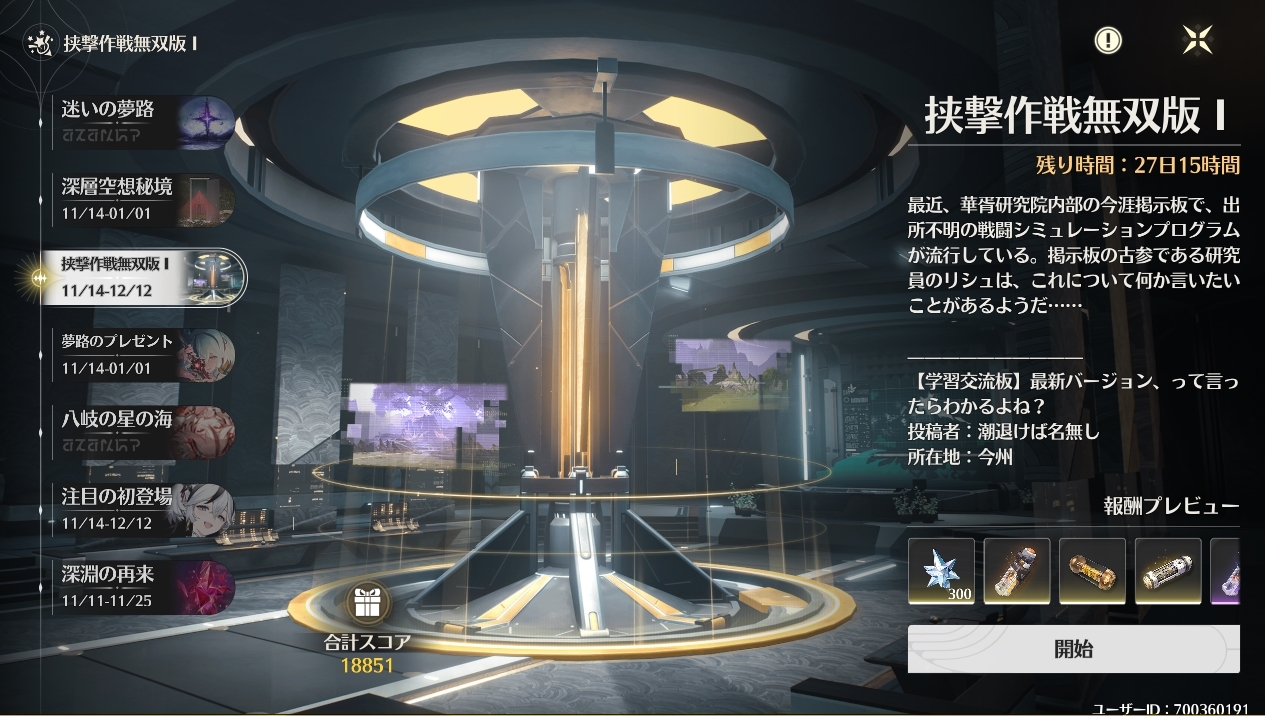Select the 八岐の星の海 event entry
This screenshot has height=716, width=1265.
146,432
